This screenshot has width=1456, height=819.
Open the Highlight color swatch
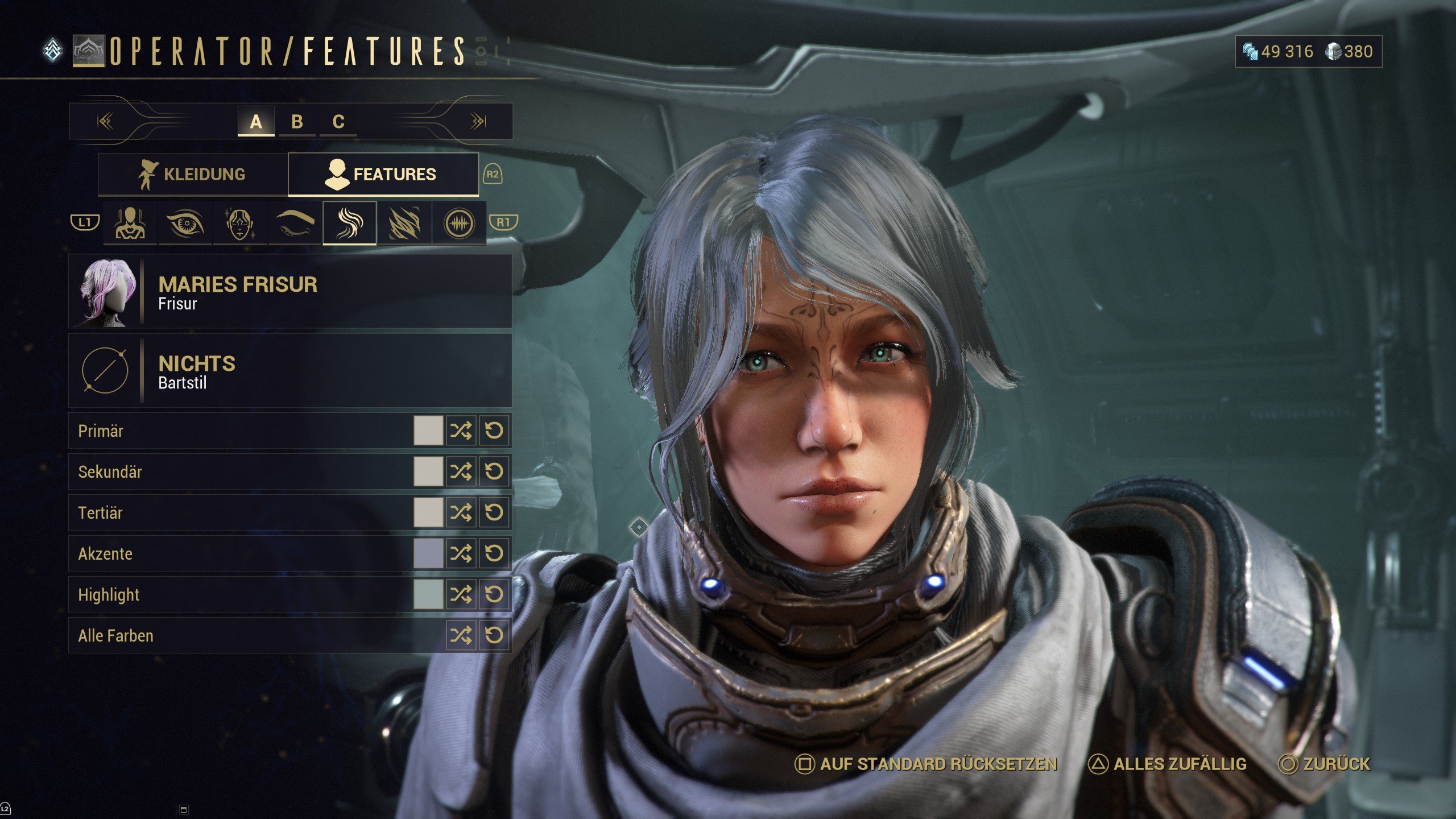428,594
